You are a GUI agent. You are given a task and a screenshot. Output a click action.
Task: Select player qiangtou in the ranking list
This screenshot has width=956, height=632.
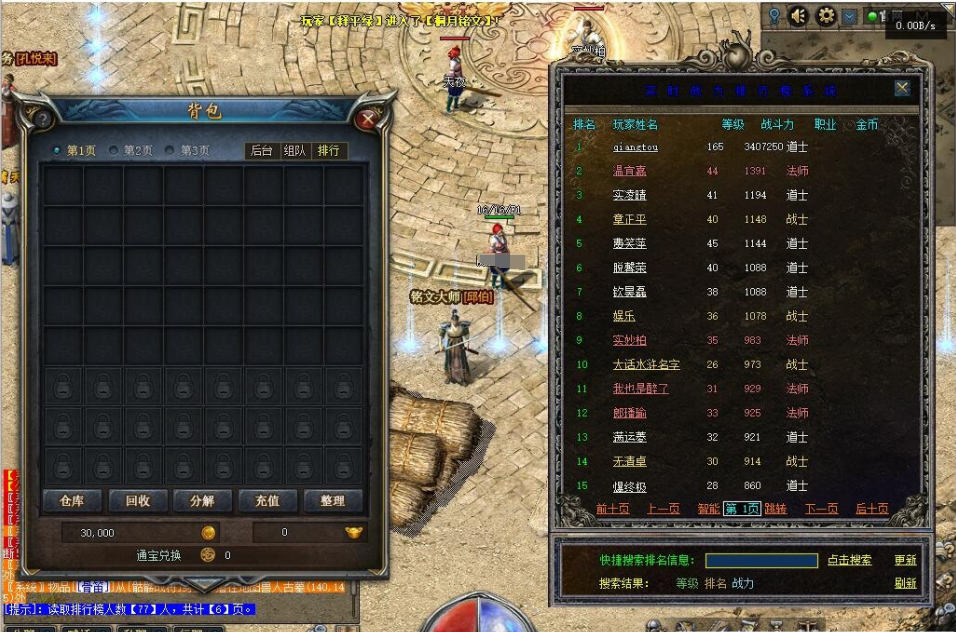click(636, 147)
